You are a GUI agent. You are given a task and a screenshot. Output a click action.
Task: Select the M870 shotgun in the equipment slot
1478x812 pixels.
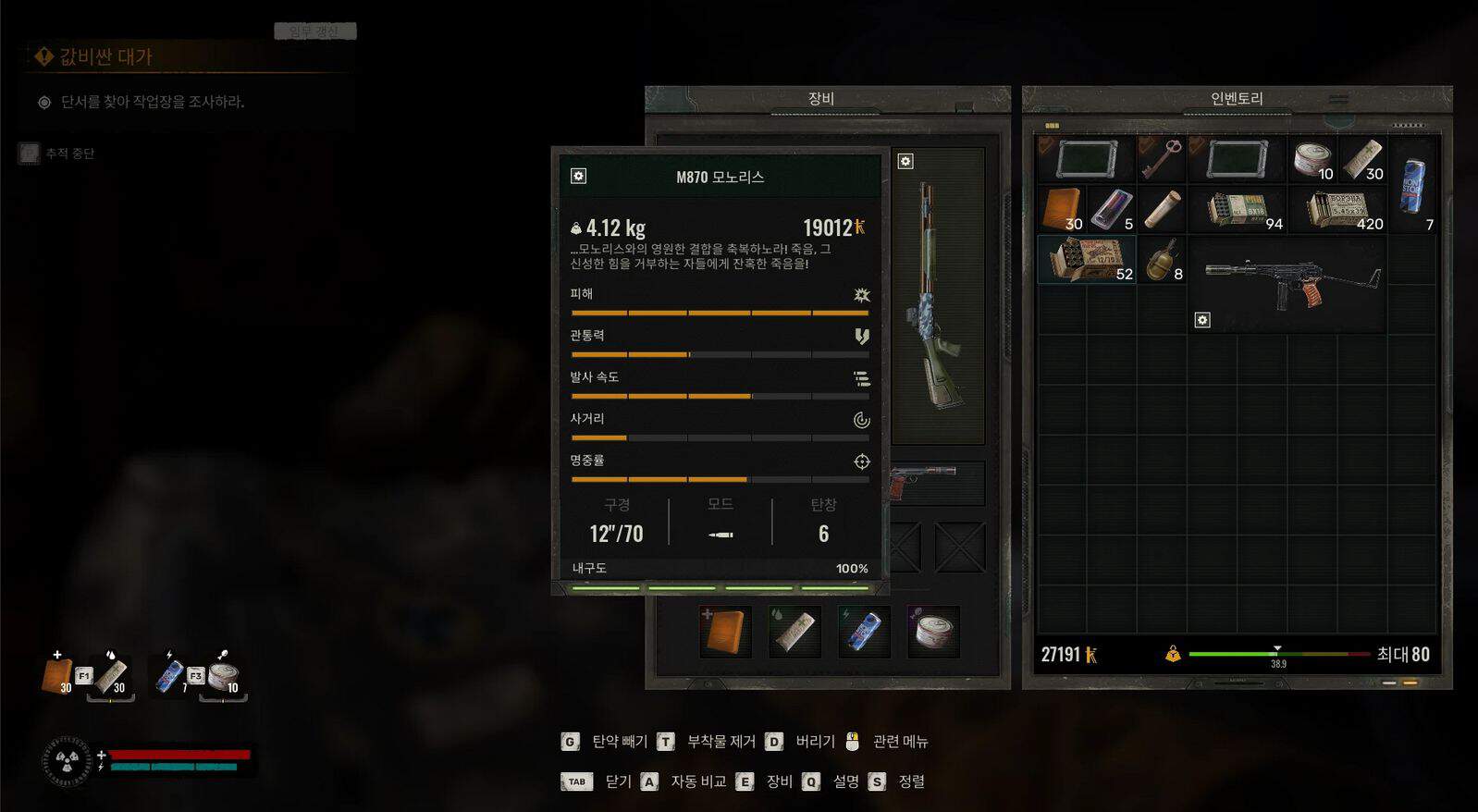936,296
